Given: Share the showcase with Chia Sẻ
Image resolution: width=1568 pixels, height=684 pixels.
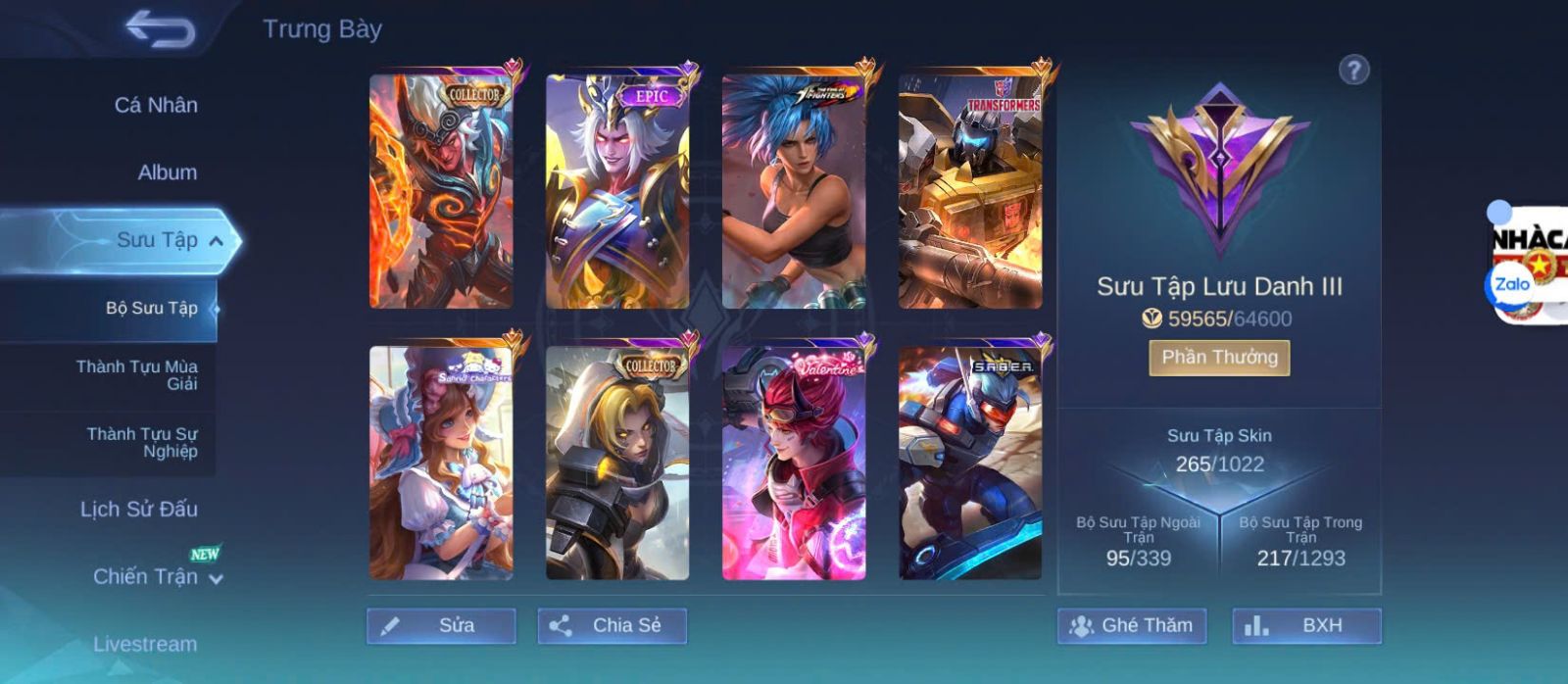Looking at the screenshot, I should pyautogui.click(x=612, y=625).
